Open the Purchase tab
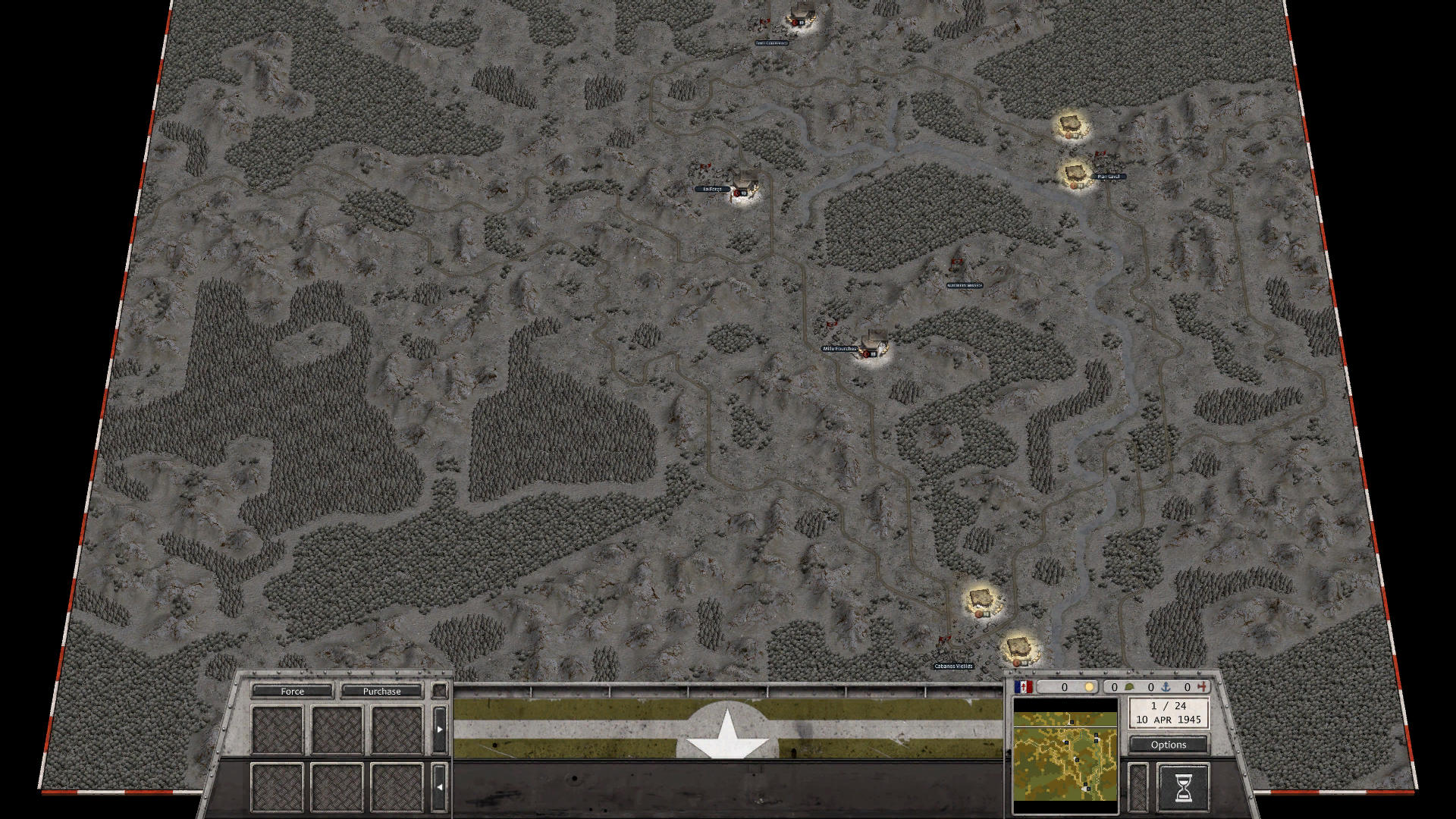The width and height of the screenshot is (1456, 819). coord(382,691)
